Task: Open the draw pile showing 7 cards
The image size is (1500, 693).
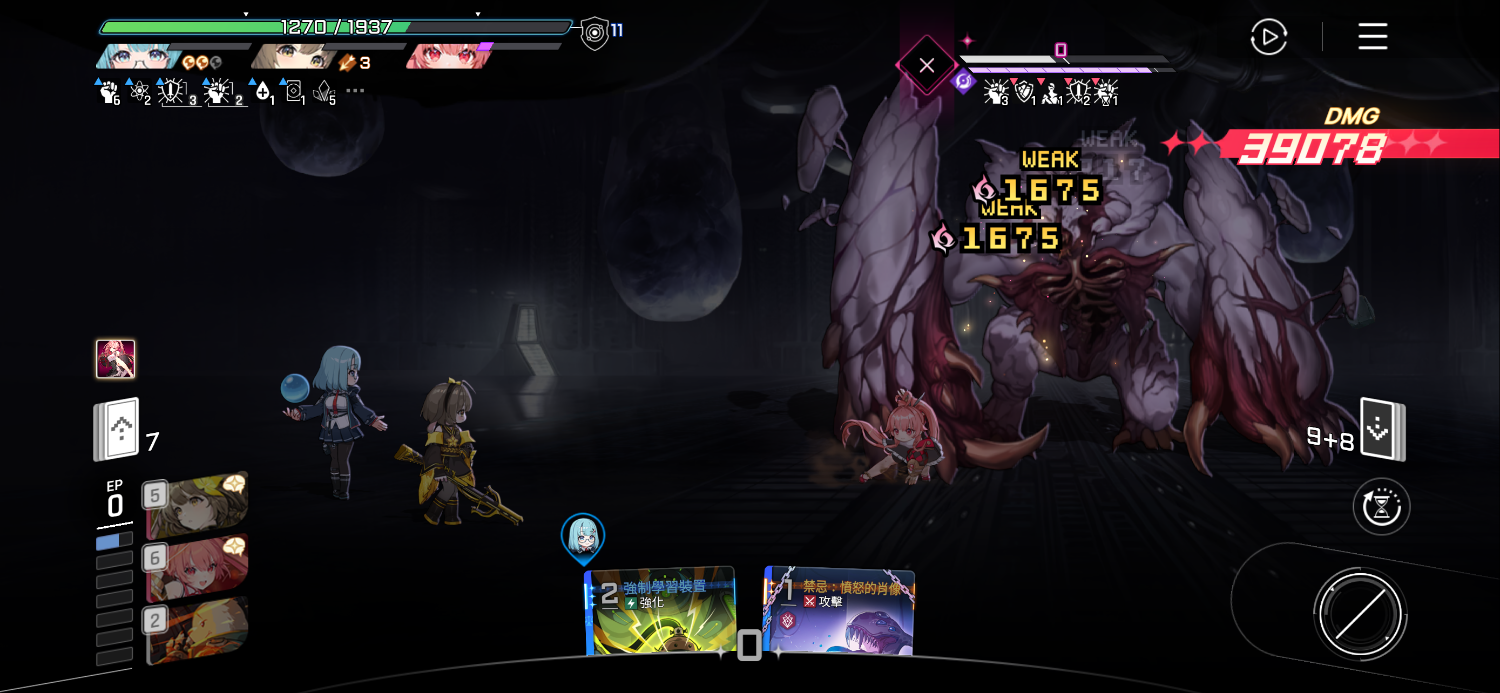Action: 117,431
